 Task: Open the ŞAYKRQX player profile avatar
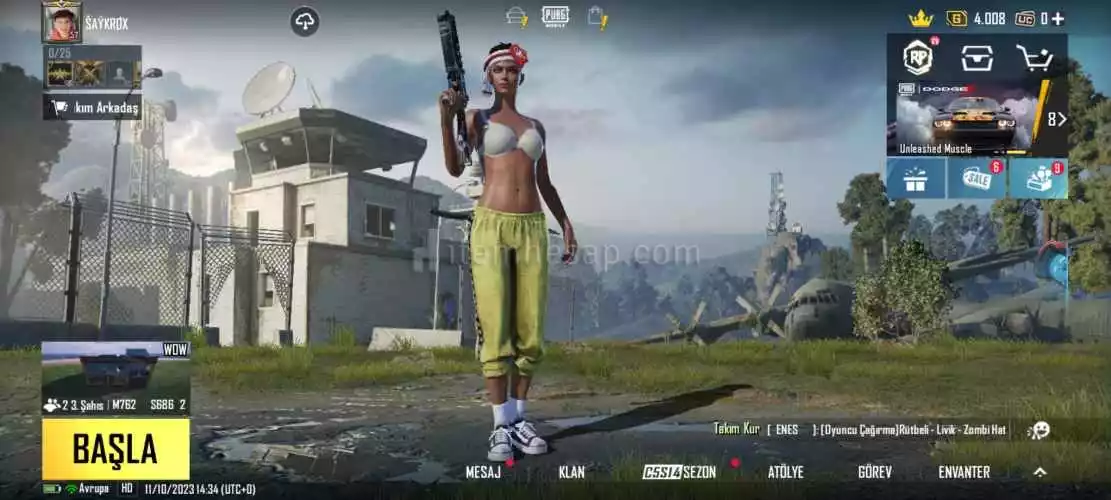pyautogui.click(x=61, y=21)
